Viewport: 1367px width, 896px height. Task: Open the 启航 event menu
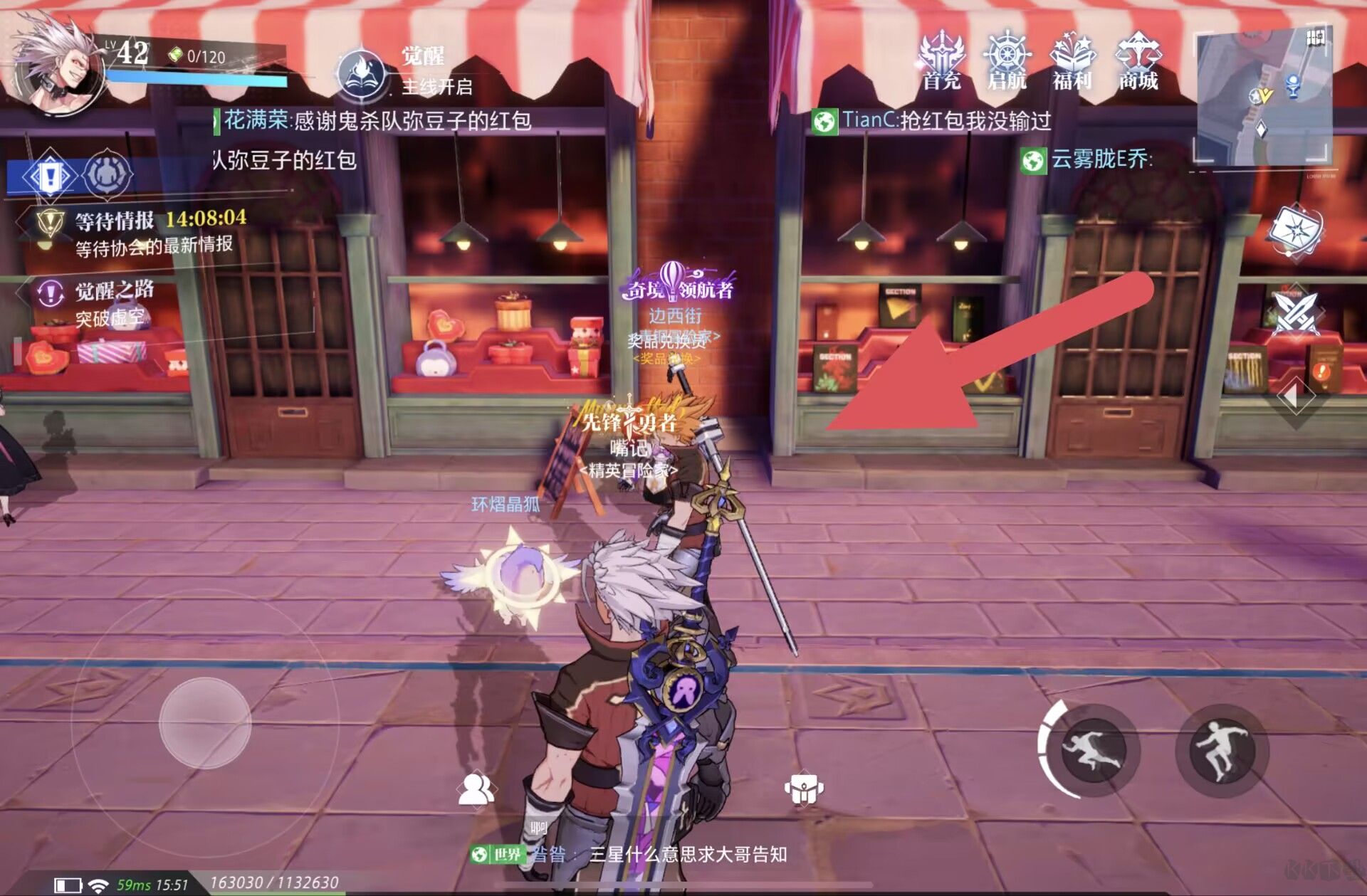[1007, 61]
